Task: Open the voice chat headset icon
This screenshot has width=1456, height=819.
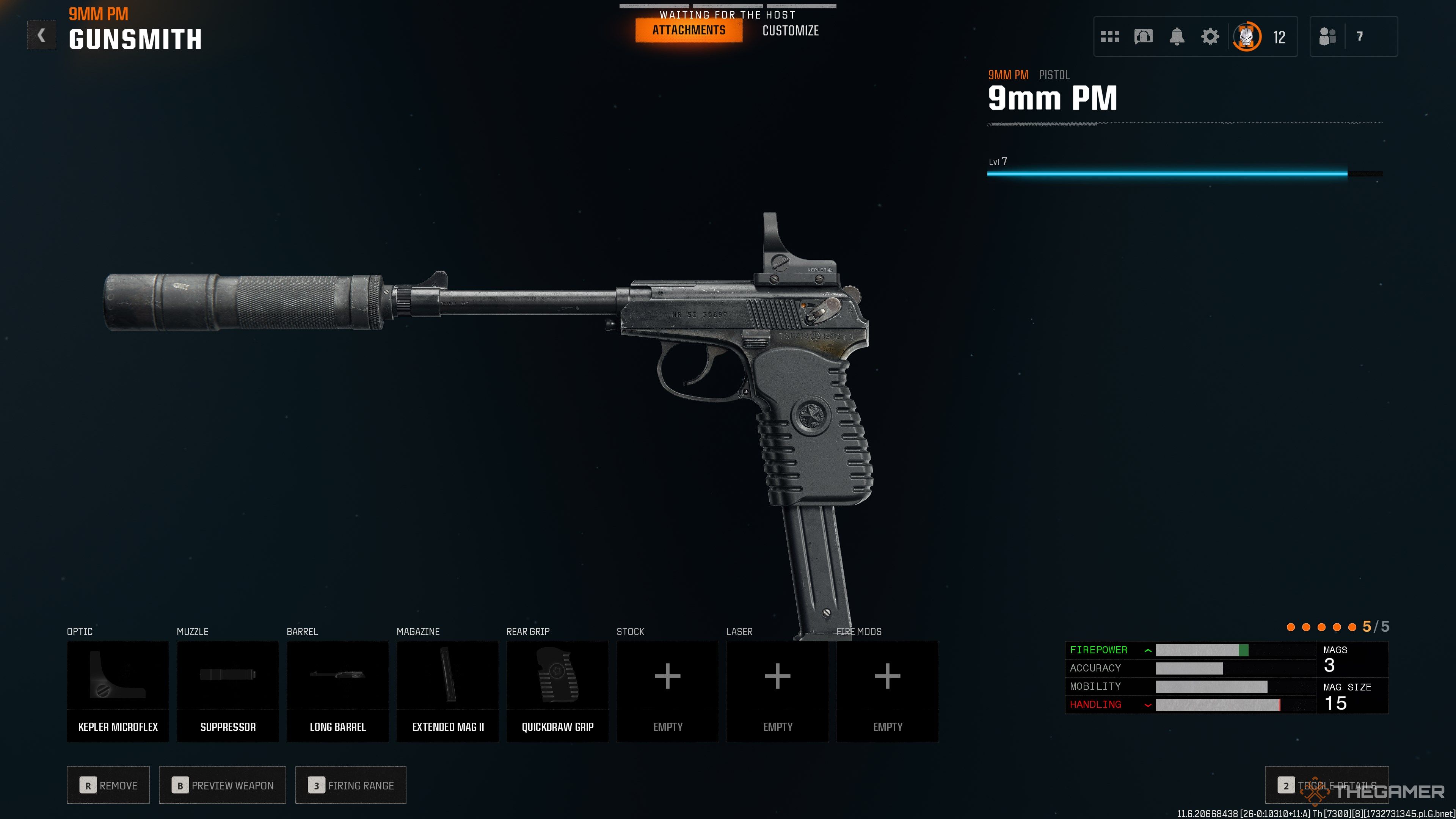Action: tap(1143, 36)
